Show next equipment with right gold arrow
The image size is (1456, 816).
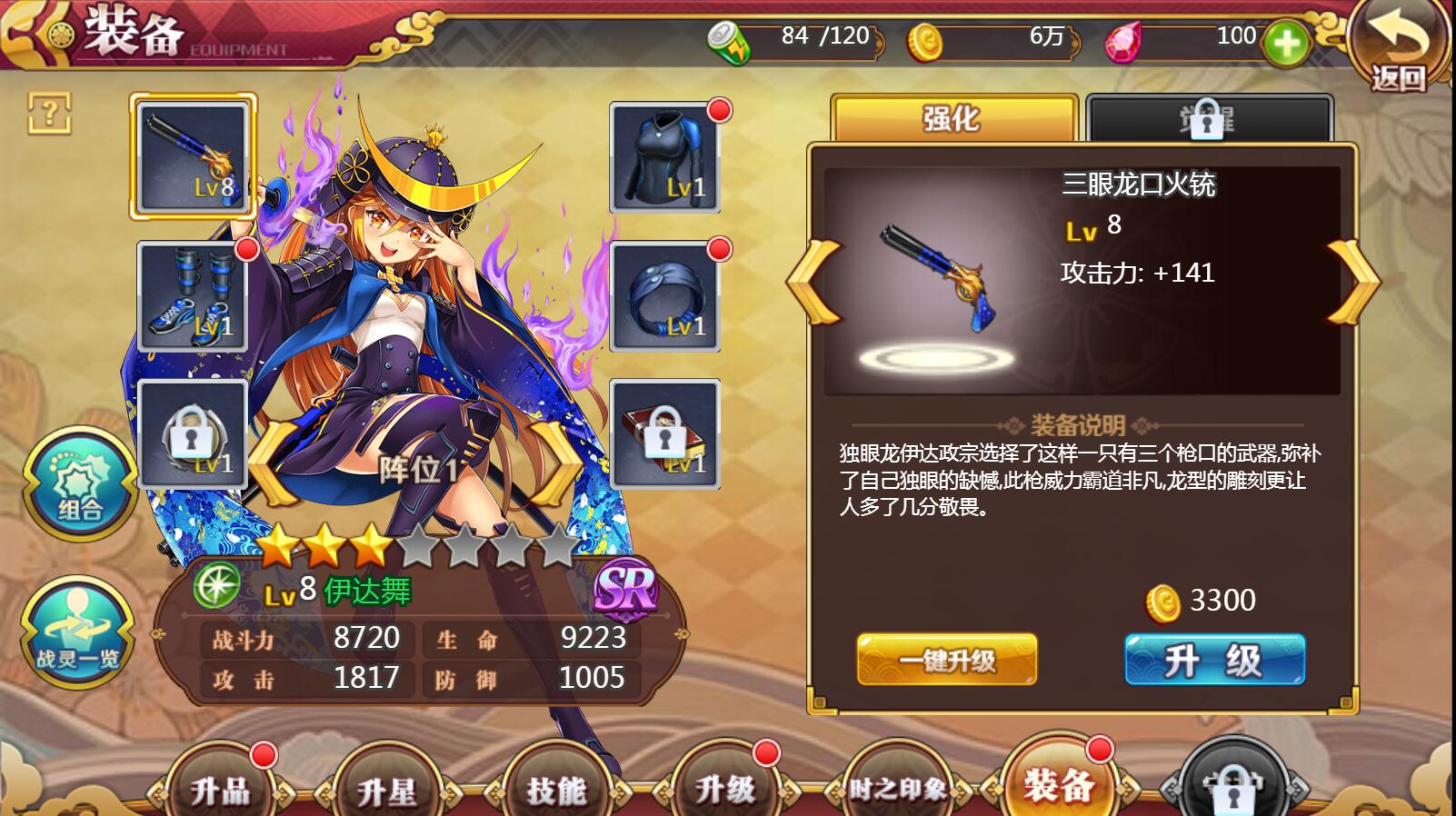click(1353, 282)
